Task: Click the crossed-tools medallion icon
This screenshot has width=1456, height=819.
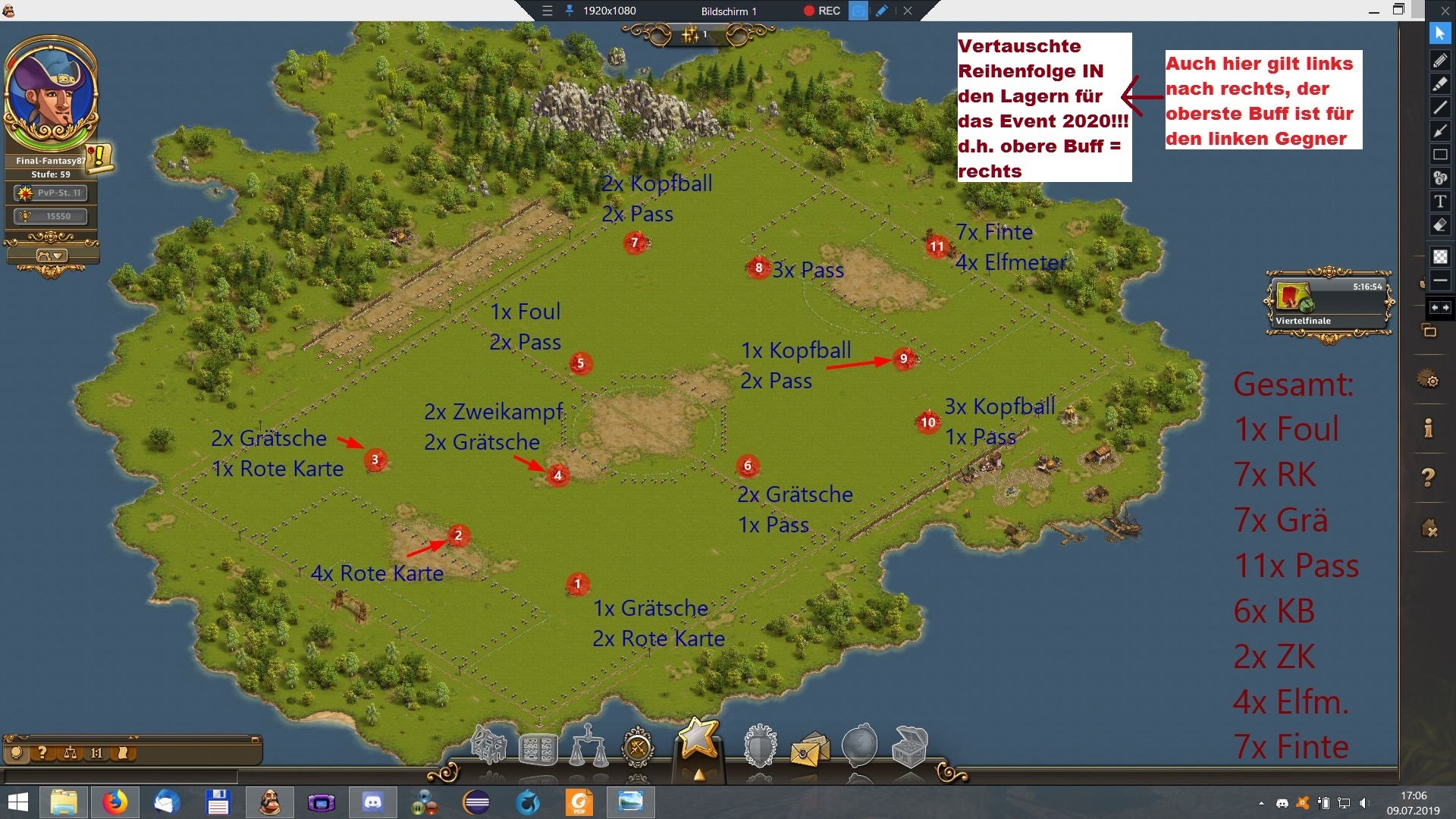Action: coord(638,748)
